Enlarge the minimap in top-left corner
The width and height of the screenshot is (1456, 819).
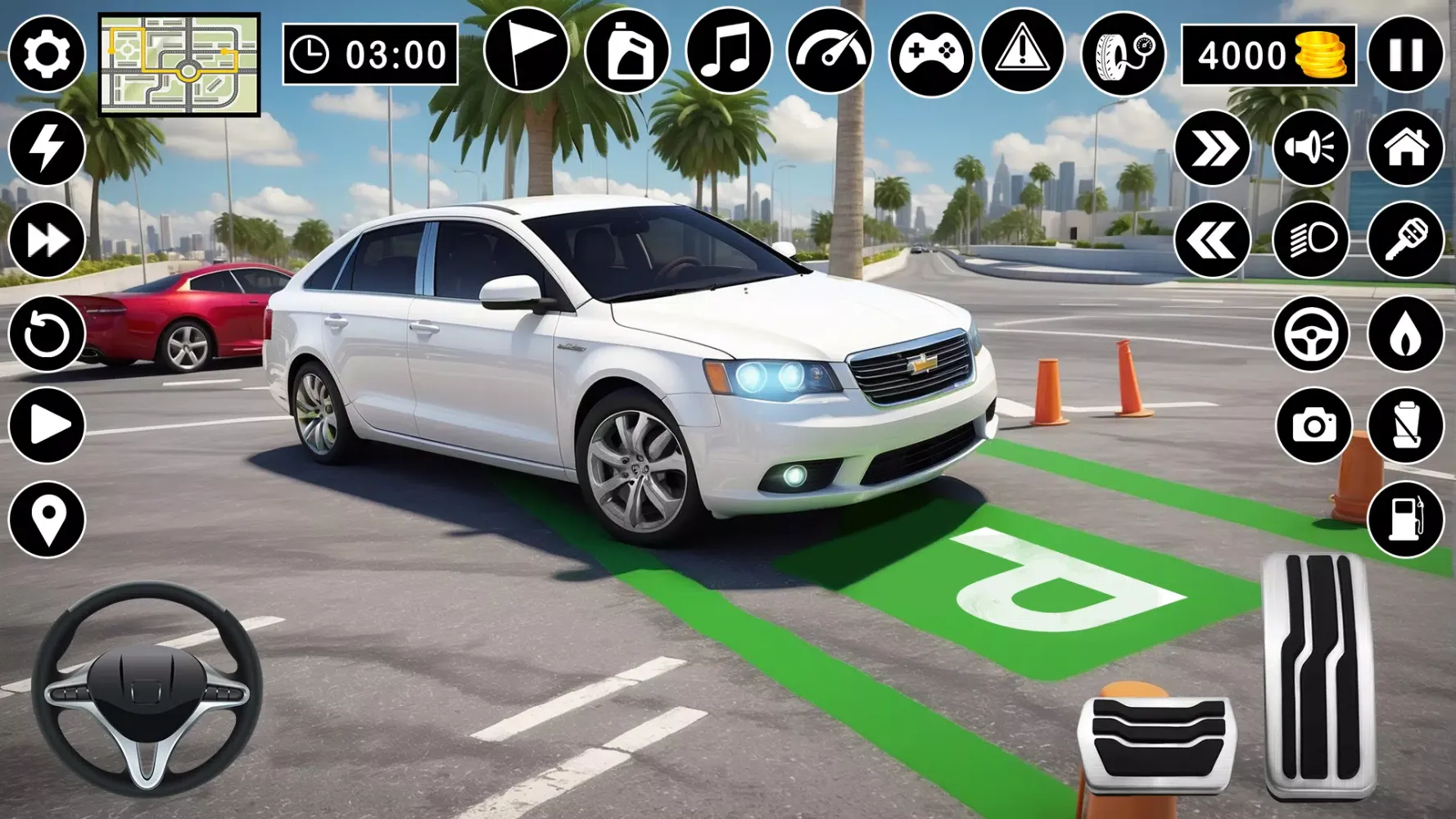(x=179, y=61)
